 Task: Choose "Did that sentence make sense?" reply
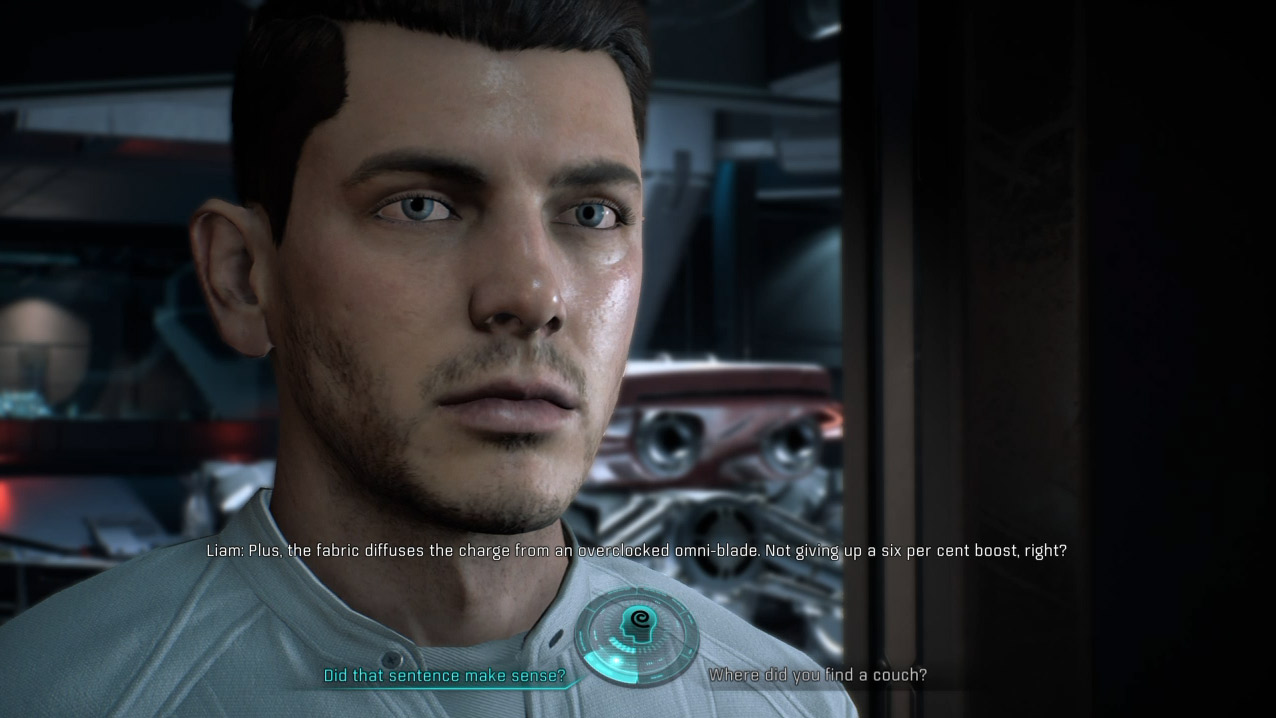point(444,676)
